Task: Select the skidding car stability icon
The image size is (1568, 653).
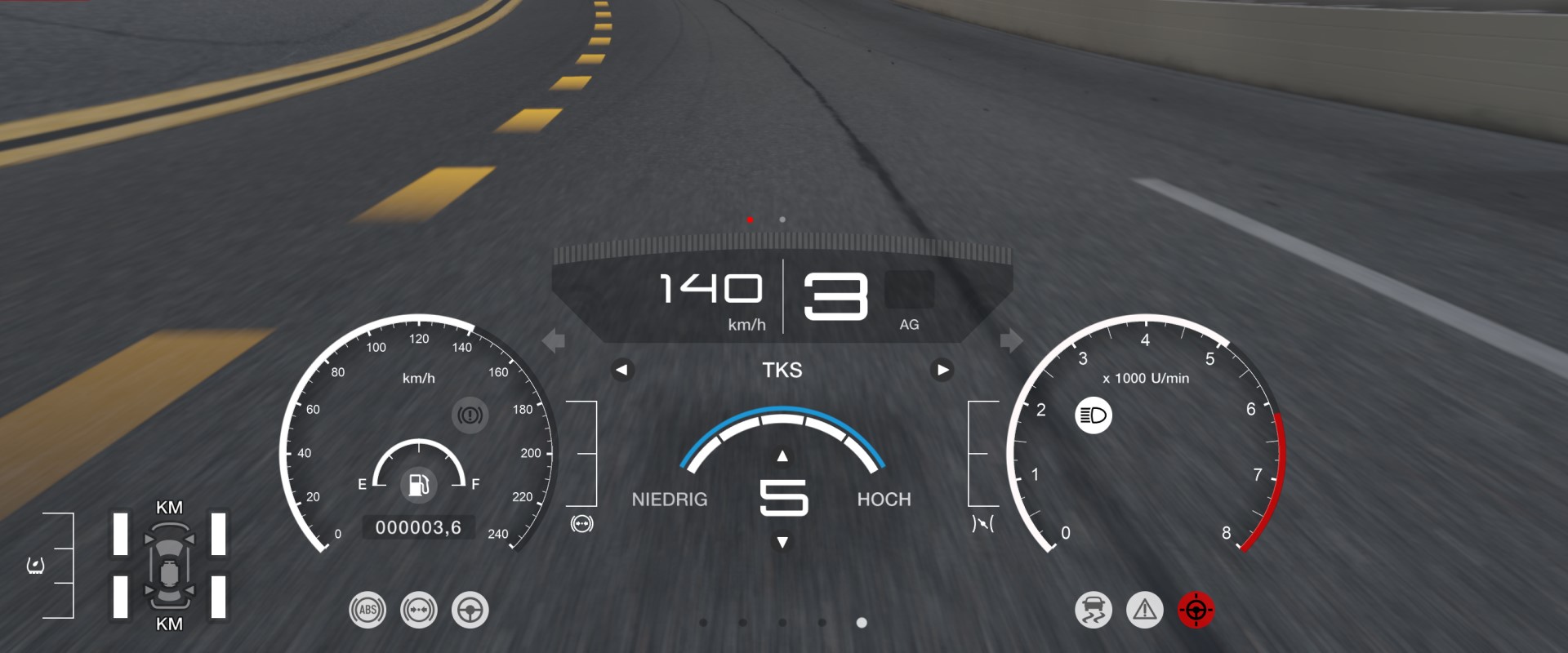Action: click(x=1094, y=610)
